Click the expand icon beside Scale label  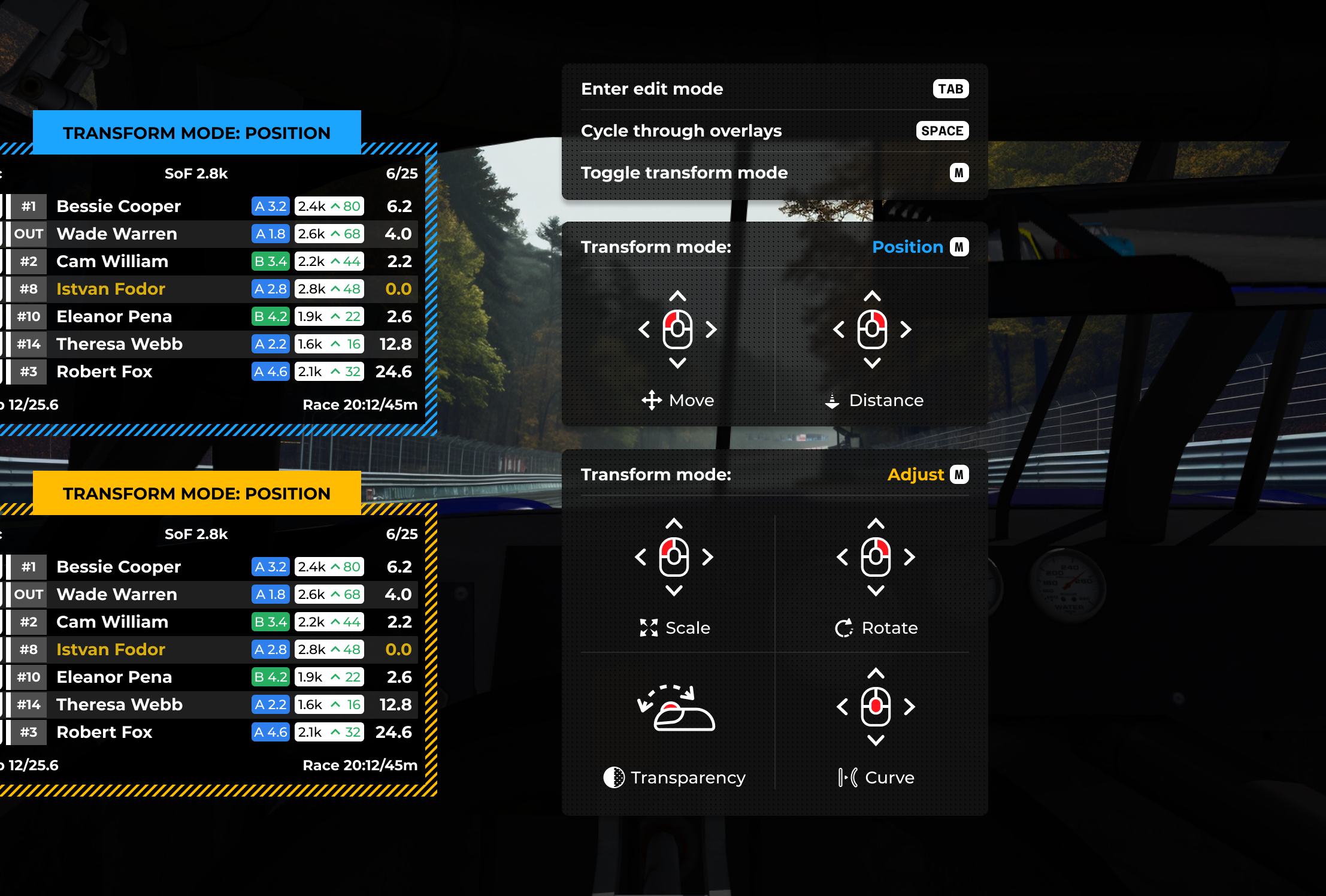pos(647,628)
